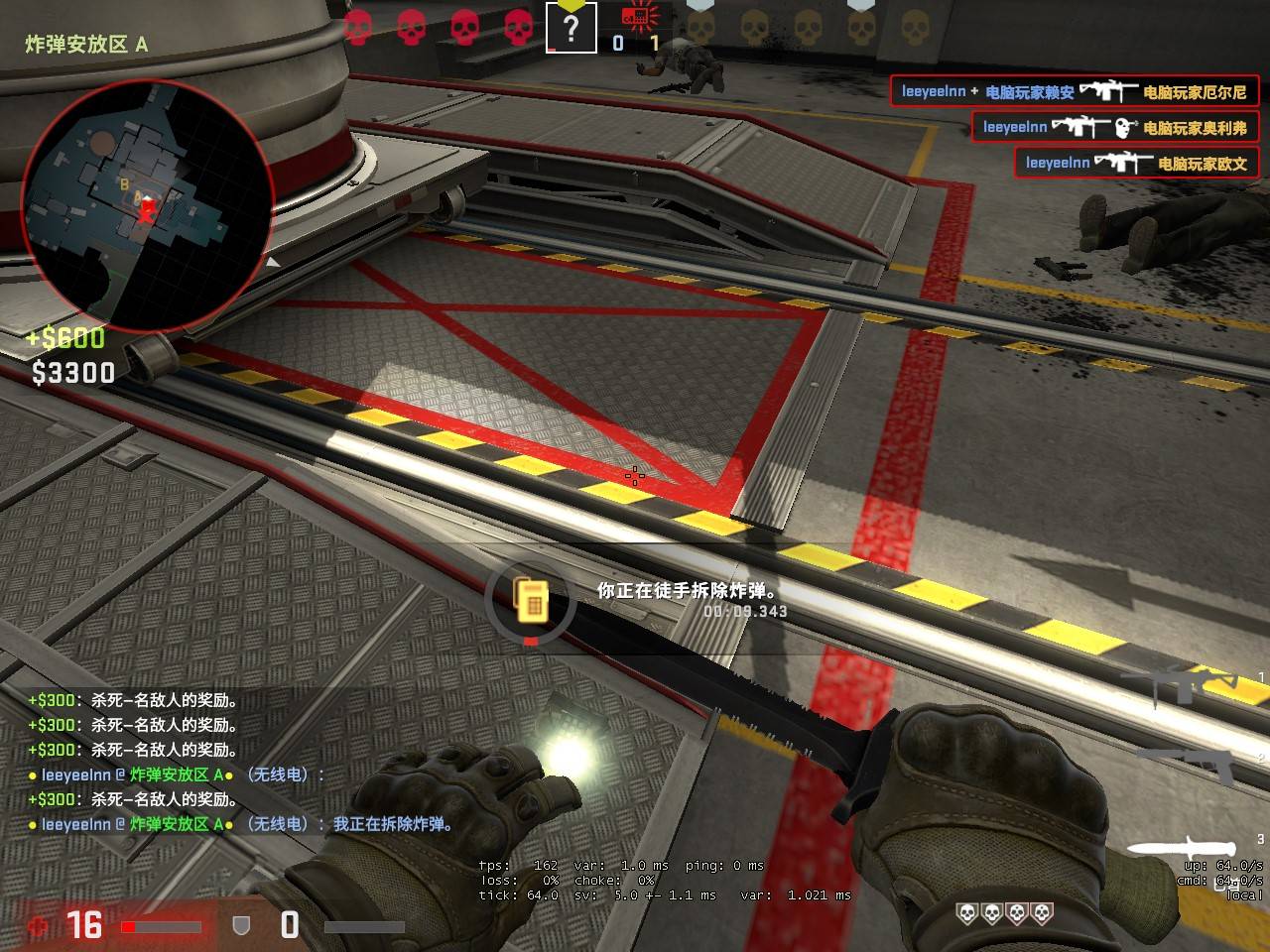Click the bomb X marker on the radar
Screen dimensions: 1270x952
pyautogui.click(x=147, y=210)
